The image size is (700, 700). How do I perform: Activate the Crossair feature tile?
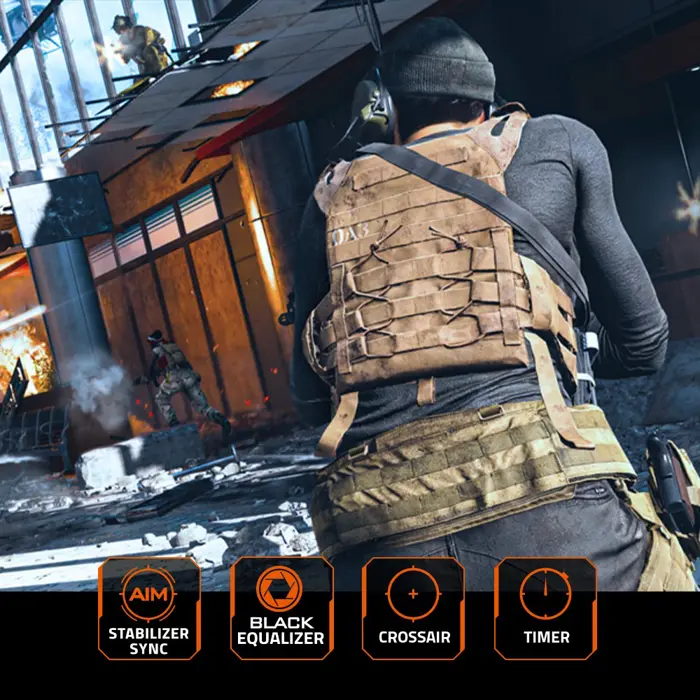pyautogui.click(x=413, y=607)
